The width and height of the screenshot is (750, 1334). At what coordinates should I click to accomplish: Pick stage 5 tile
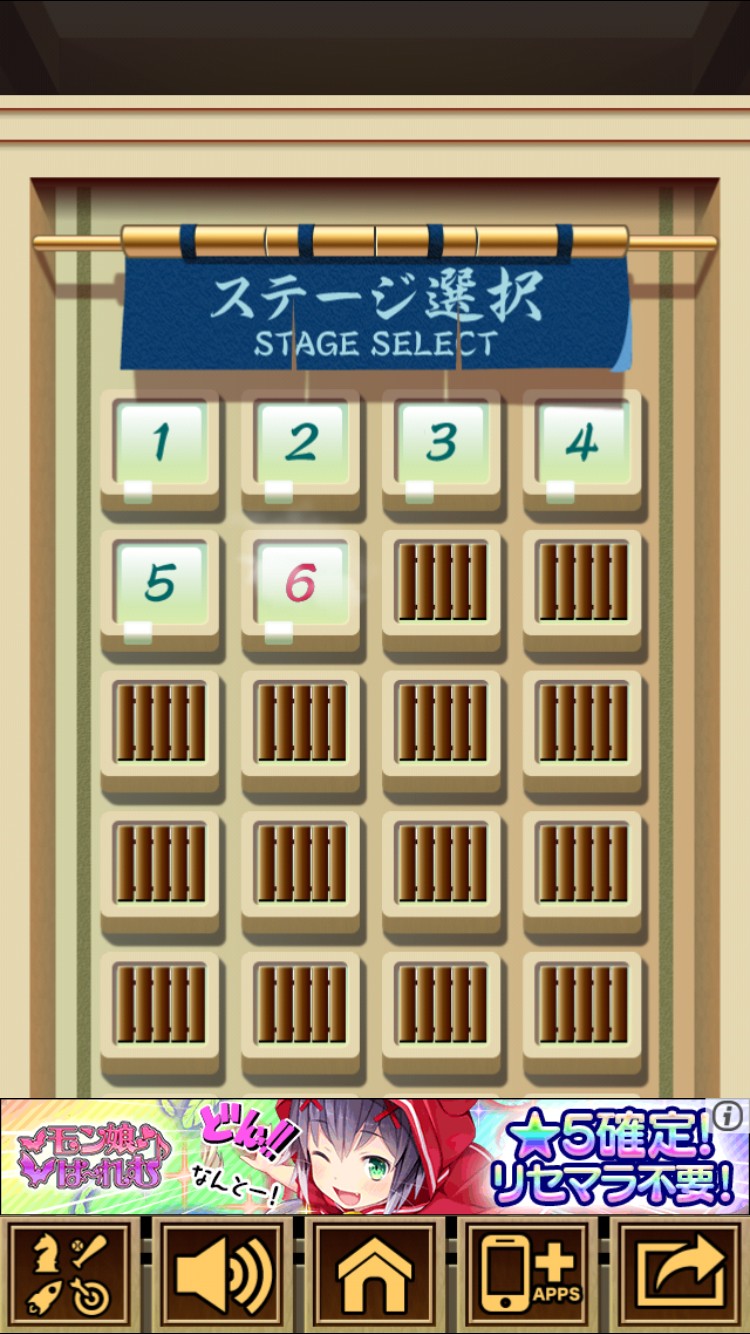tap(160, 587)
